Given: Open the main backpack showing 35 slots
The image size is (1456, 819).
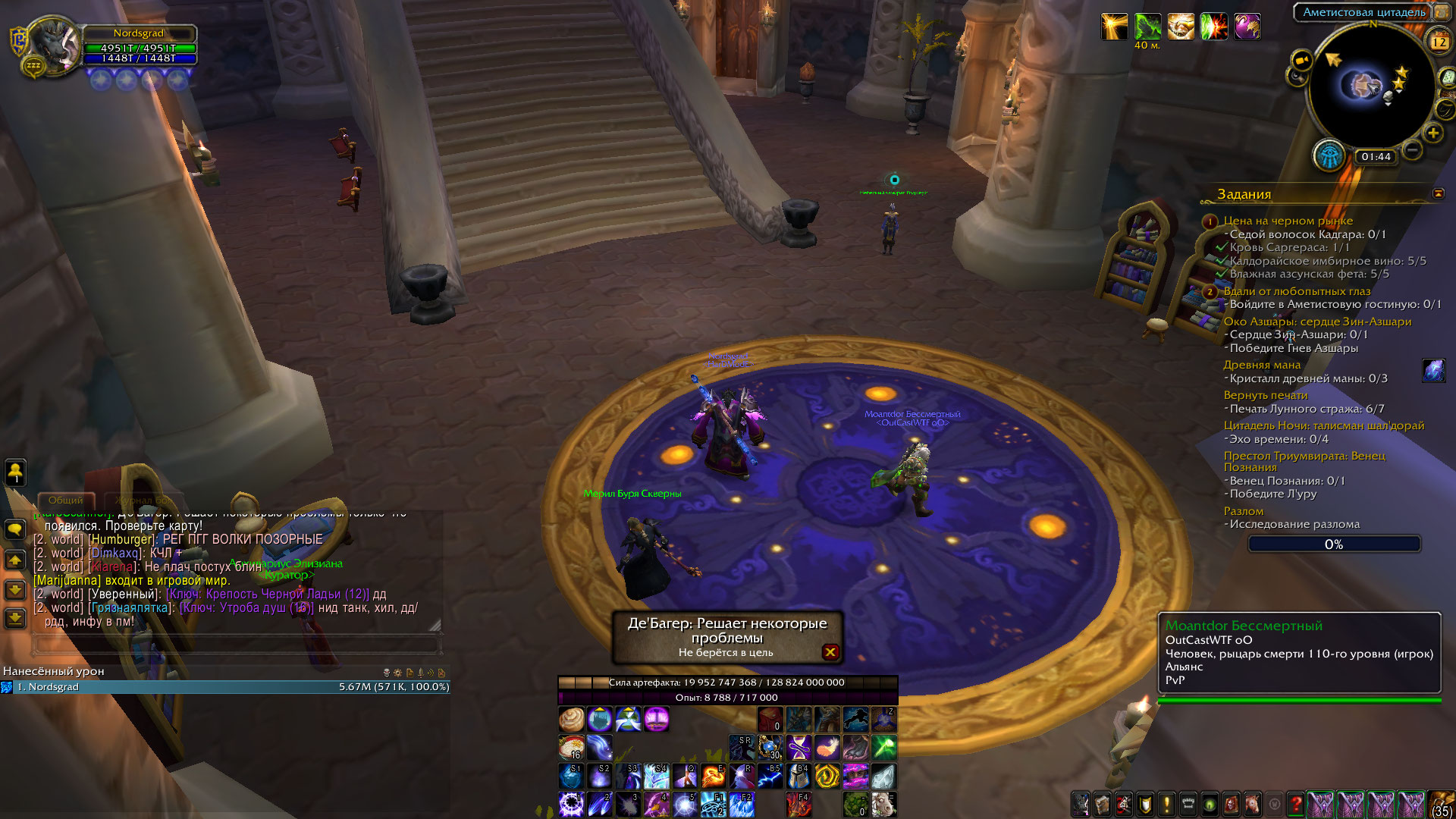Looking at the screenshot, I should 1440,804.
